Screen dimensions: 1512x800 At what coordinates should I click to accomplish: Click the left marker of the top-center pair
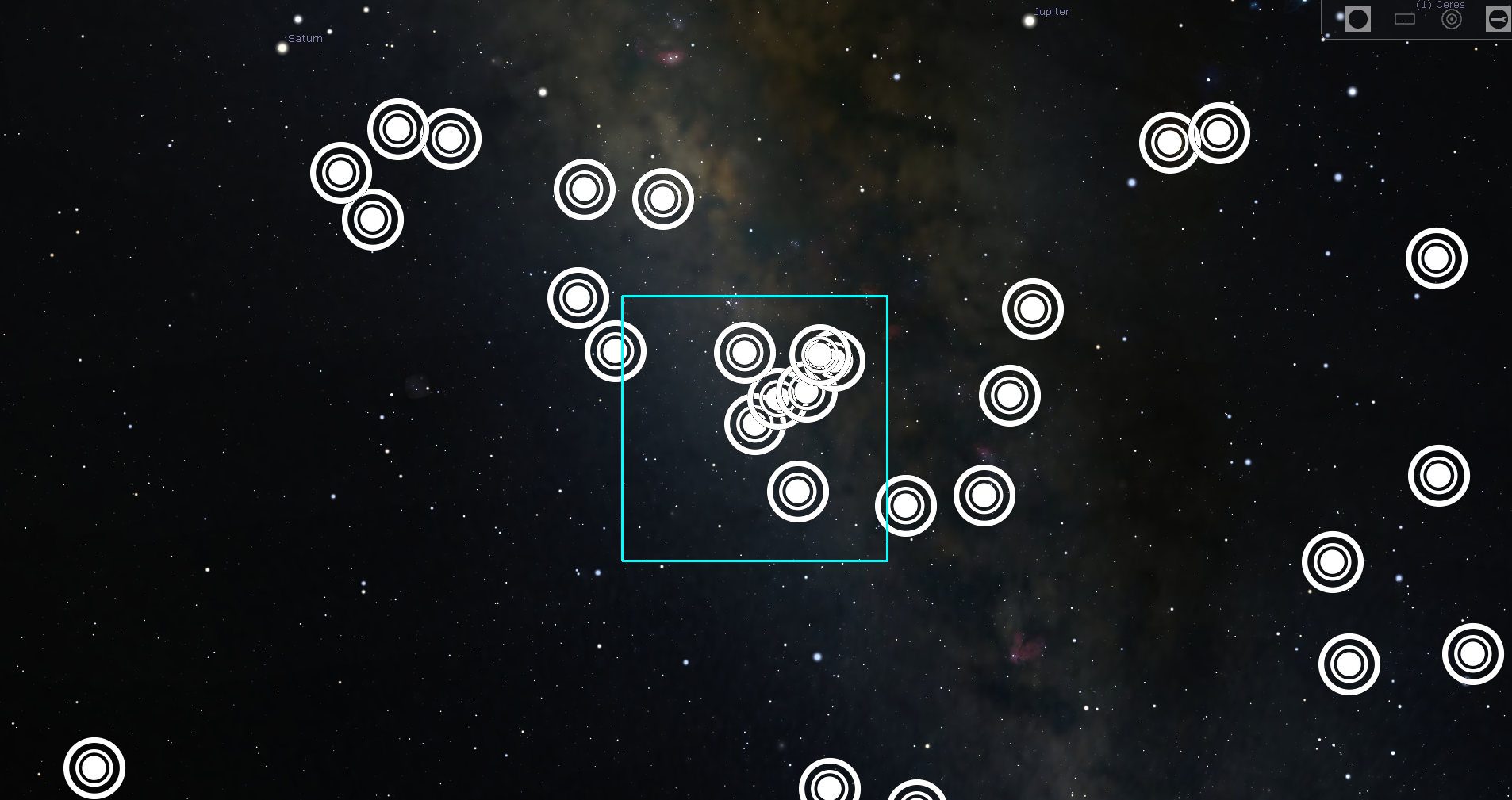585,190
